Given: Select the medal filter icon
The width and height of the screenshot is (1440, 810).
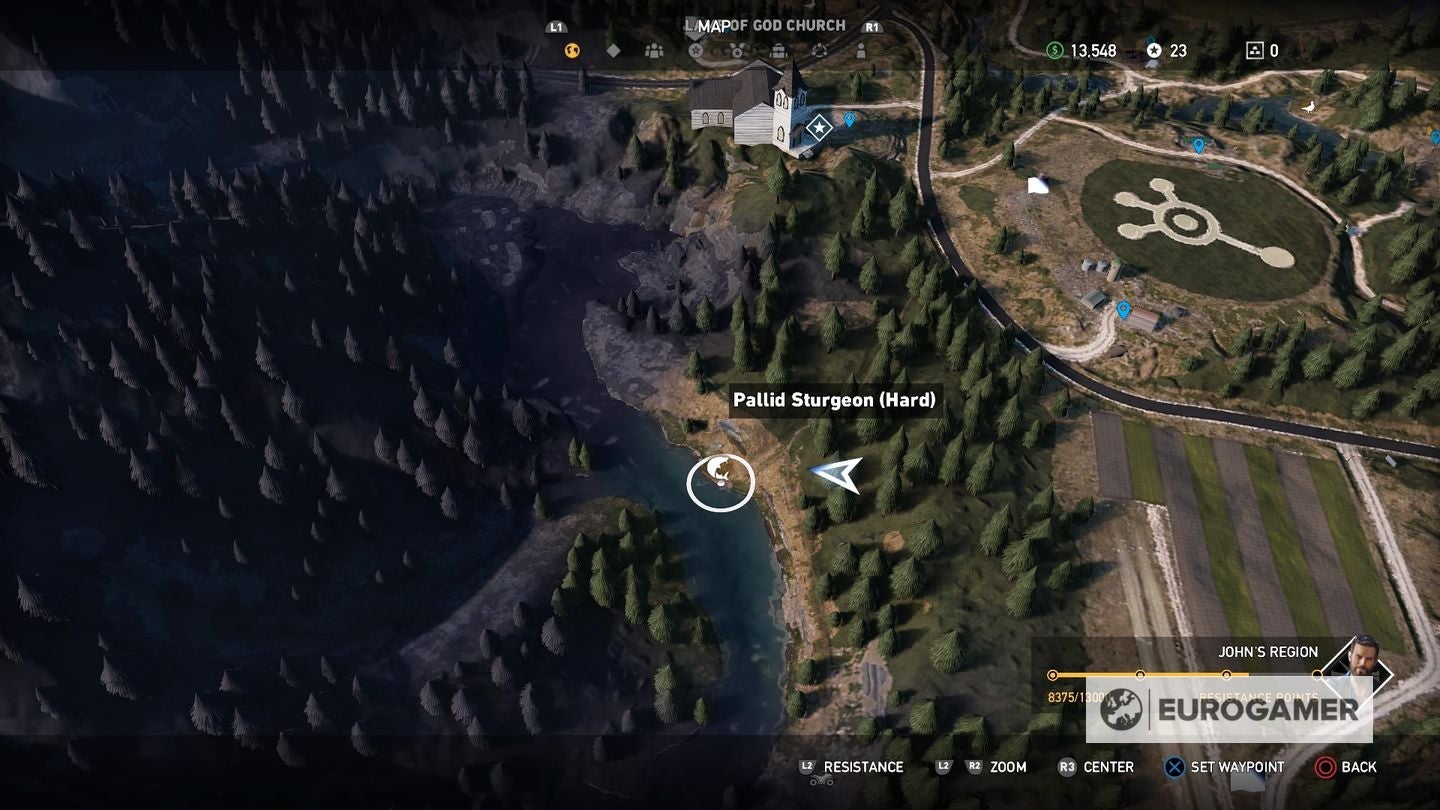Looking at the screenshot, I should (738, 50).
